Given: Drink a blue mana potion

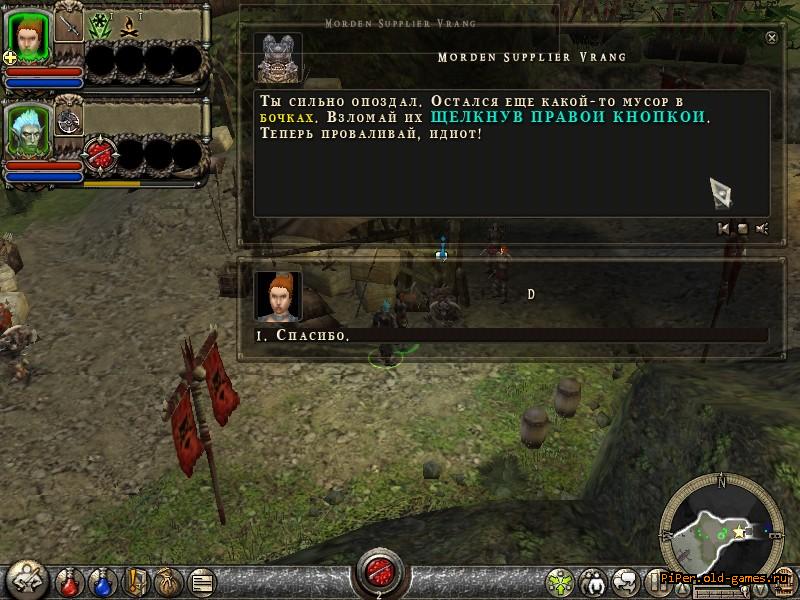Looking at the screenshot, I should 103,580.
